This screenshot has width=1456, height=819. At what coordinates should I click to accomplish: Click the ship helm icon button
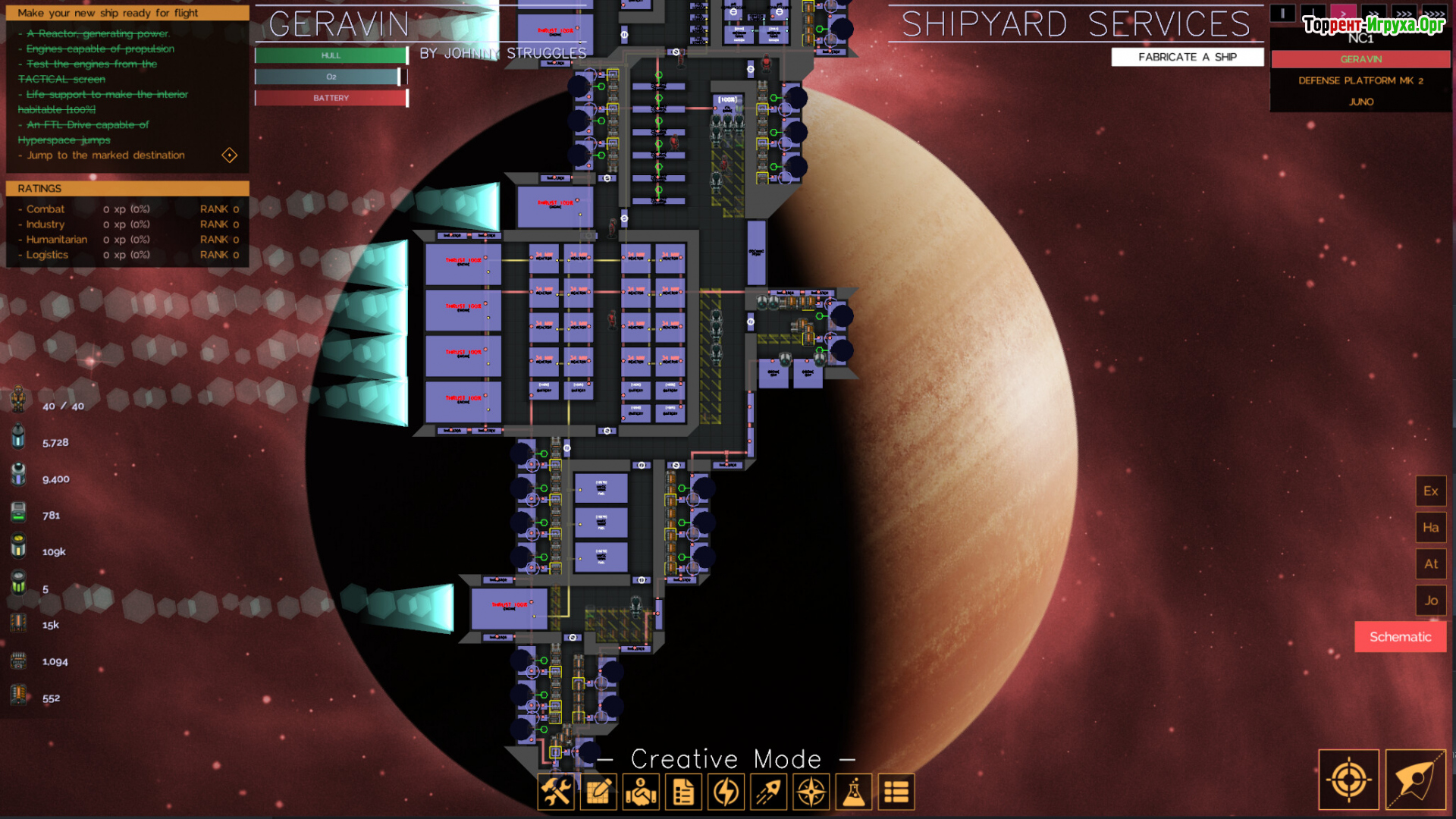pyautogui.click(x=1415, y=780)
